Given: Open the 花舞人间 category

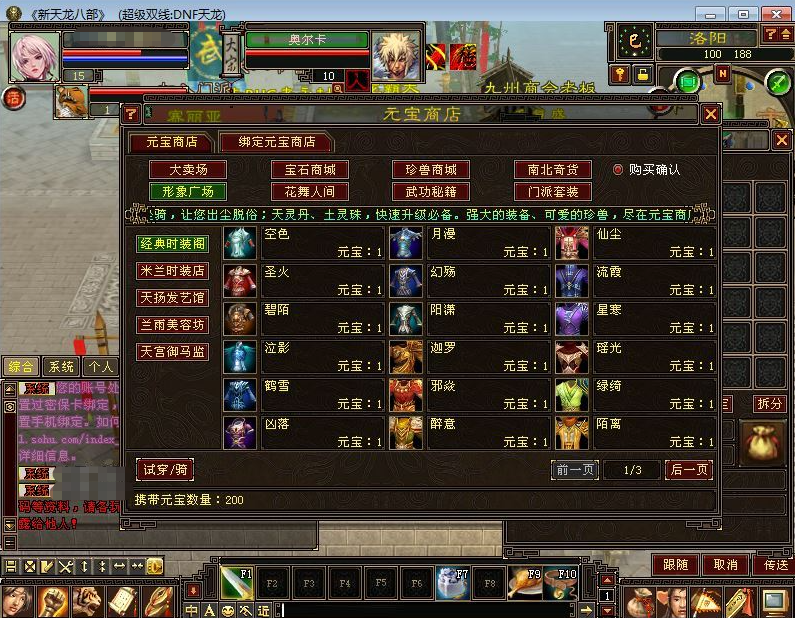Looking at the screenshot, I should 309,191.
